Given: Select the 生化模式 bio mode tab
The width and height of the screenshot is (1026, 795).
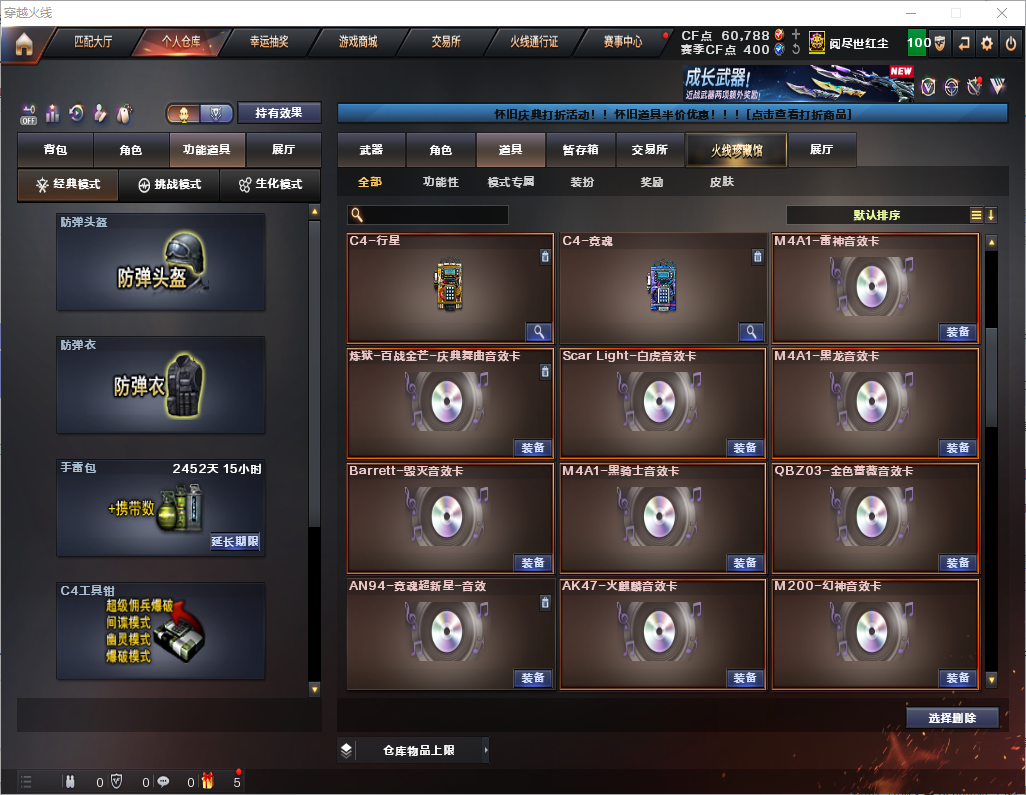Looking at the screenshot, I should pos(270,185).
